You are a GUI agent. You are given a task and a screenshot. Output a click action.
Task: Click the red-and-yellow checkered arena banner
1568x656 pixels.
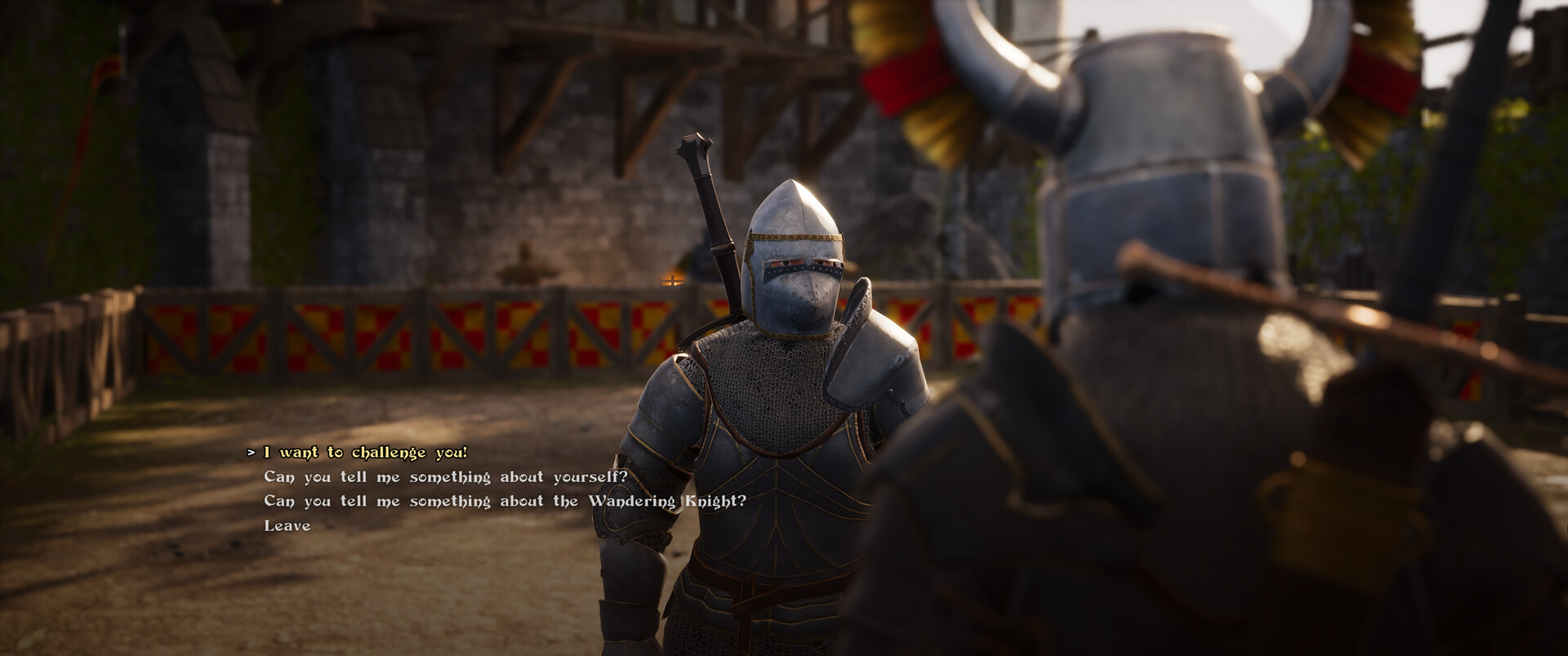pyautogui.click(x=367, y=335)
